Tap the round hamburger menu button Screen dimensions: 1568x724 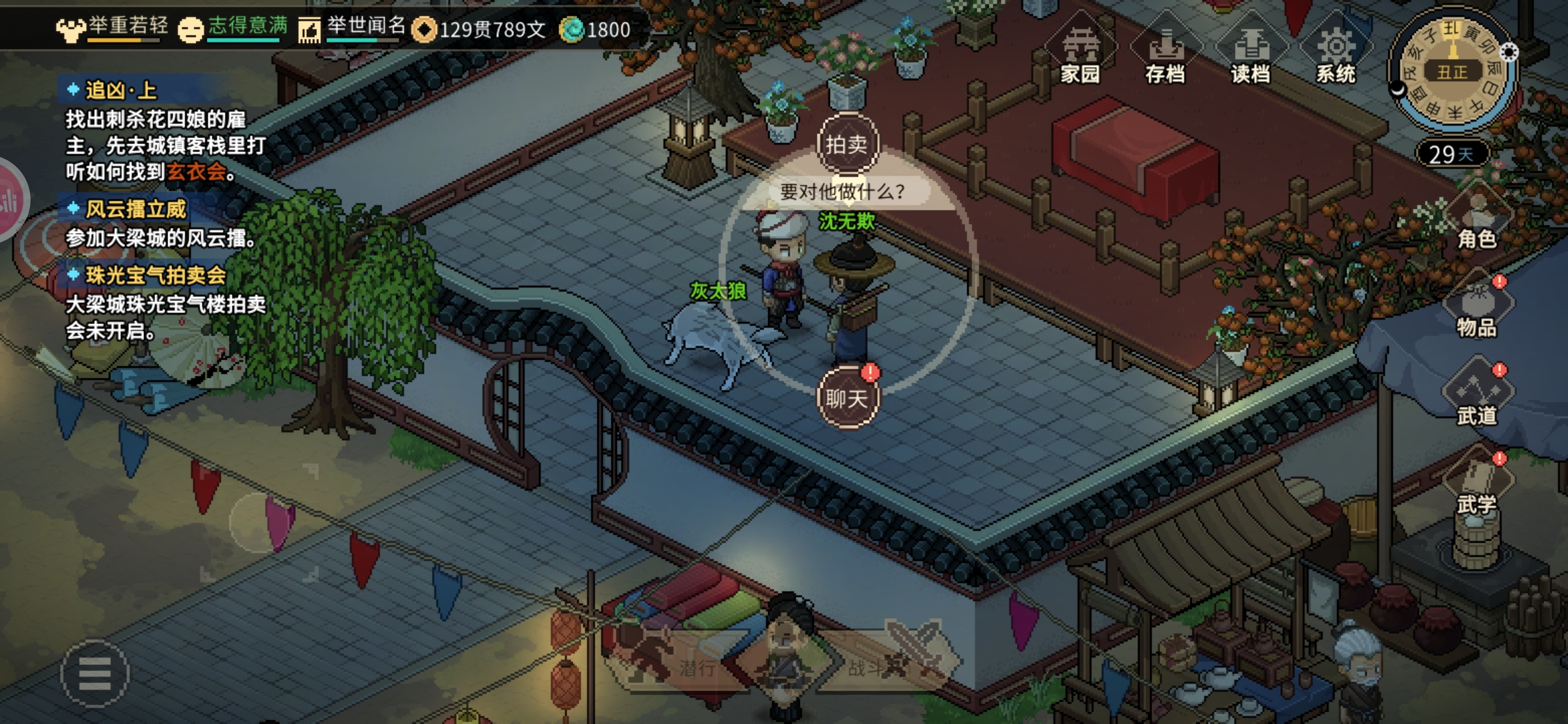[94, 673]
